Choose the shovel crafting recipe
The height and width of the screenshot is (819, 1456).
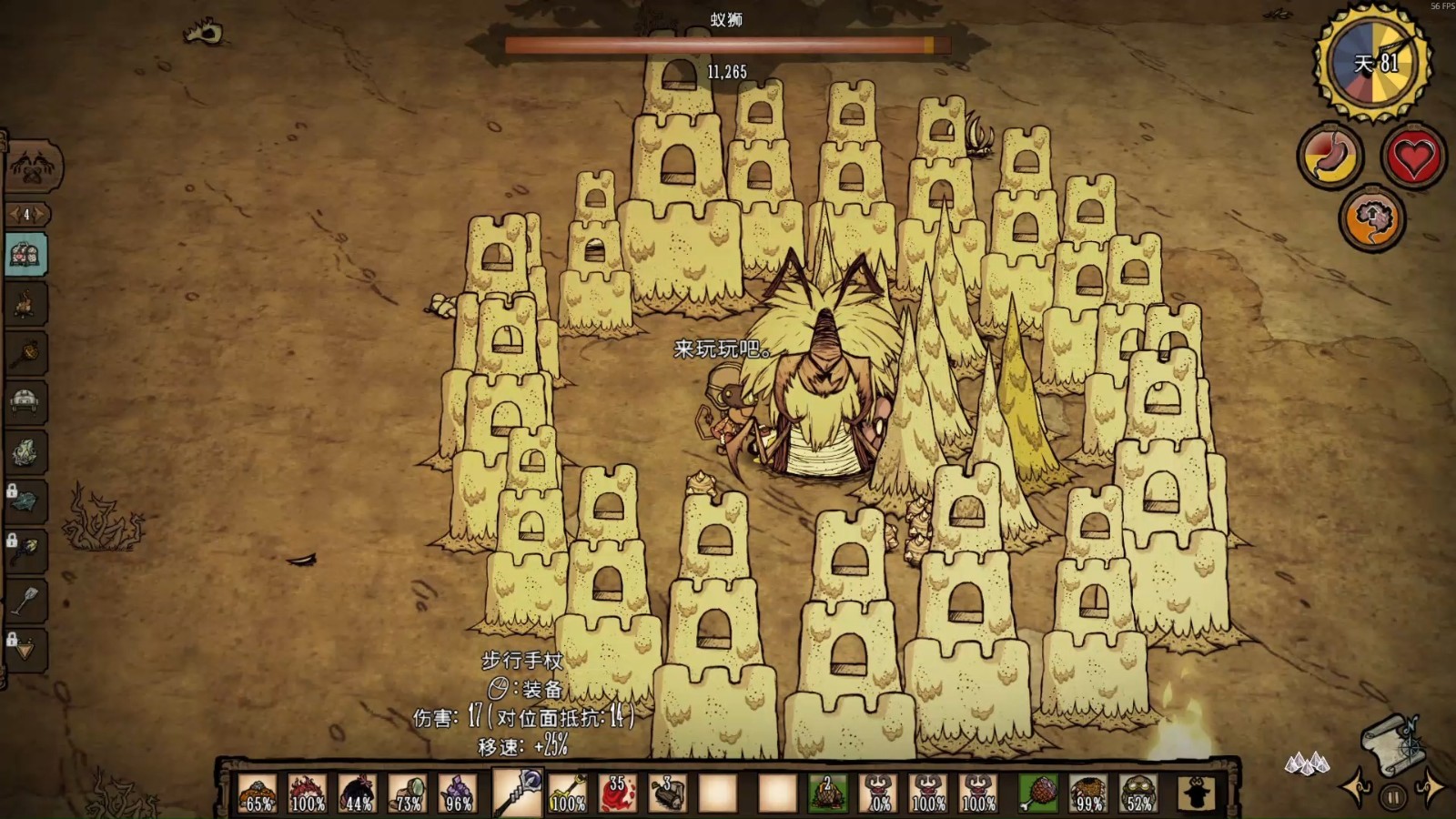point(25,600)
